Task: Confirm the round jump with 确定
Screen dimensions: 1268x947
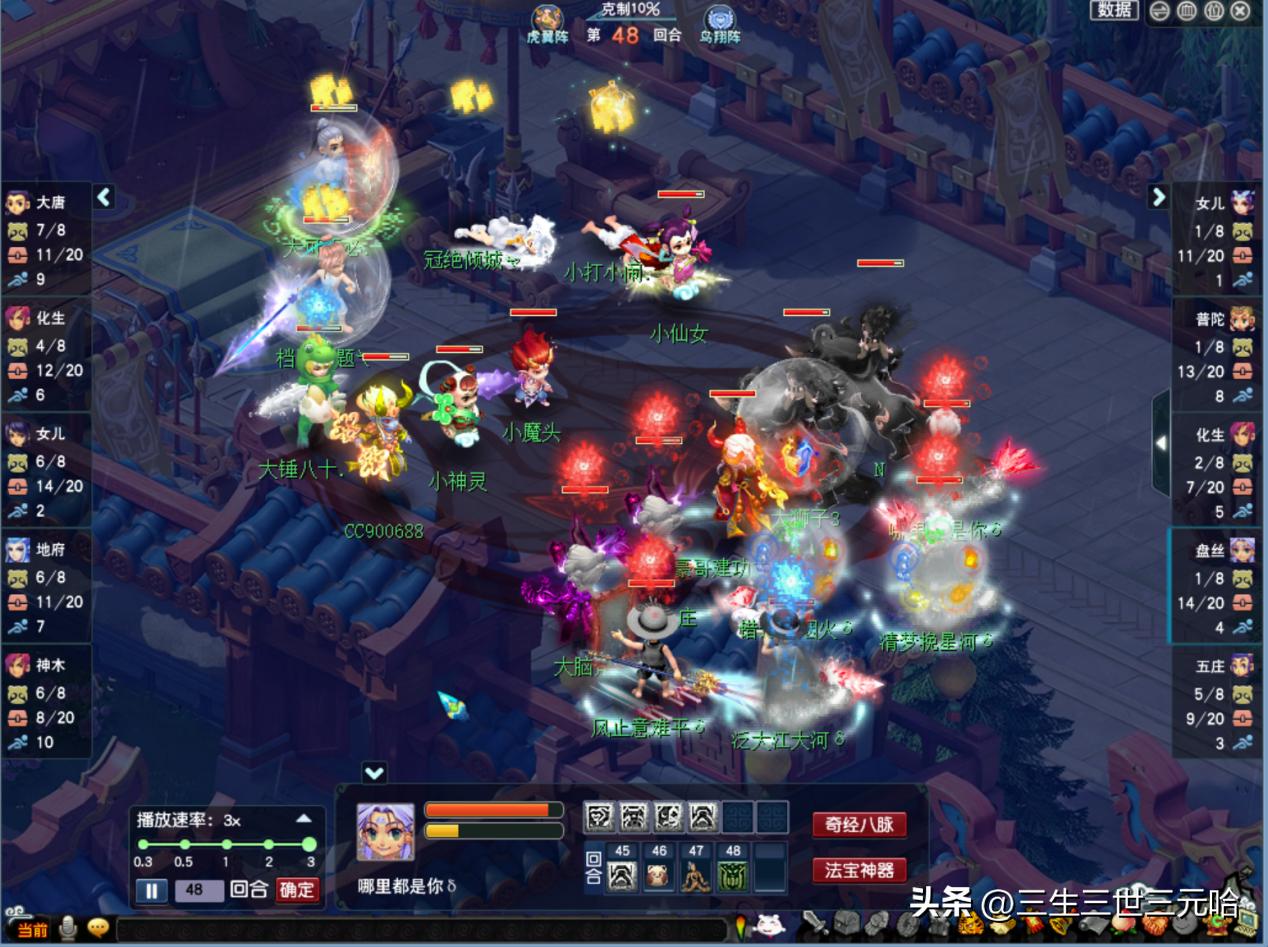Action: (297, 890)
